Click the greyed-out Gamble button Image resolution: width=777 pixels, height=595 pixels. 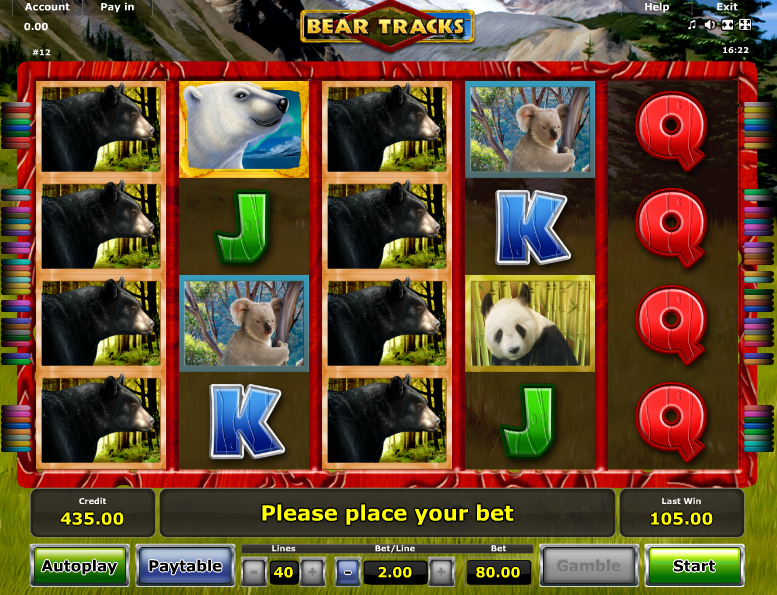coord(589,566)
